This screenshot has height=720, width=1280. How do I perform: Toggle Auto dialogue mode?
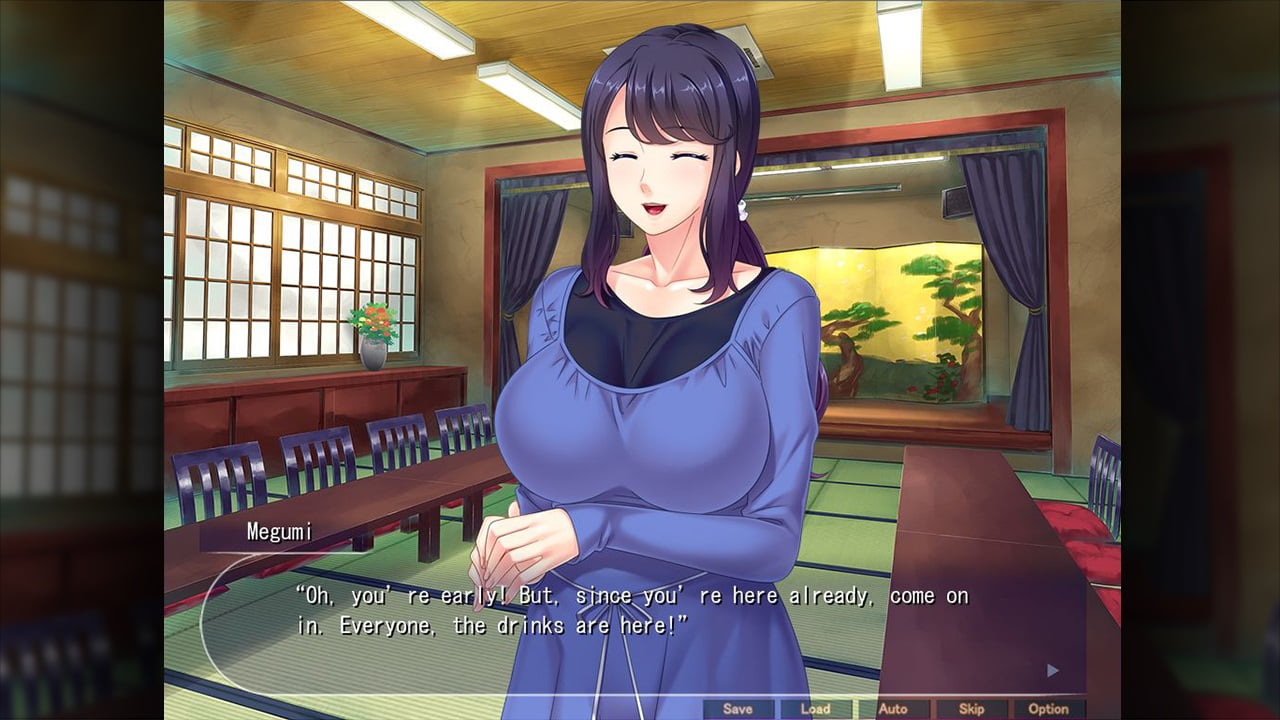(893, 709)
